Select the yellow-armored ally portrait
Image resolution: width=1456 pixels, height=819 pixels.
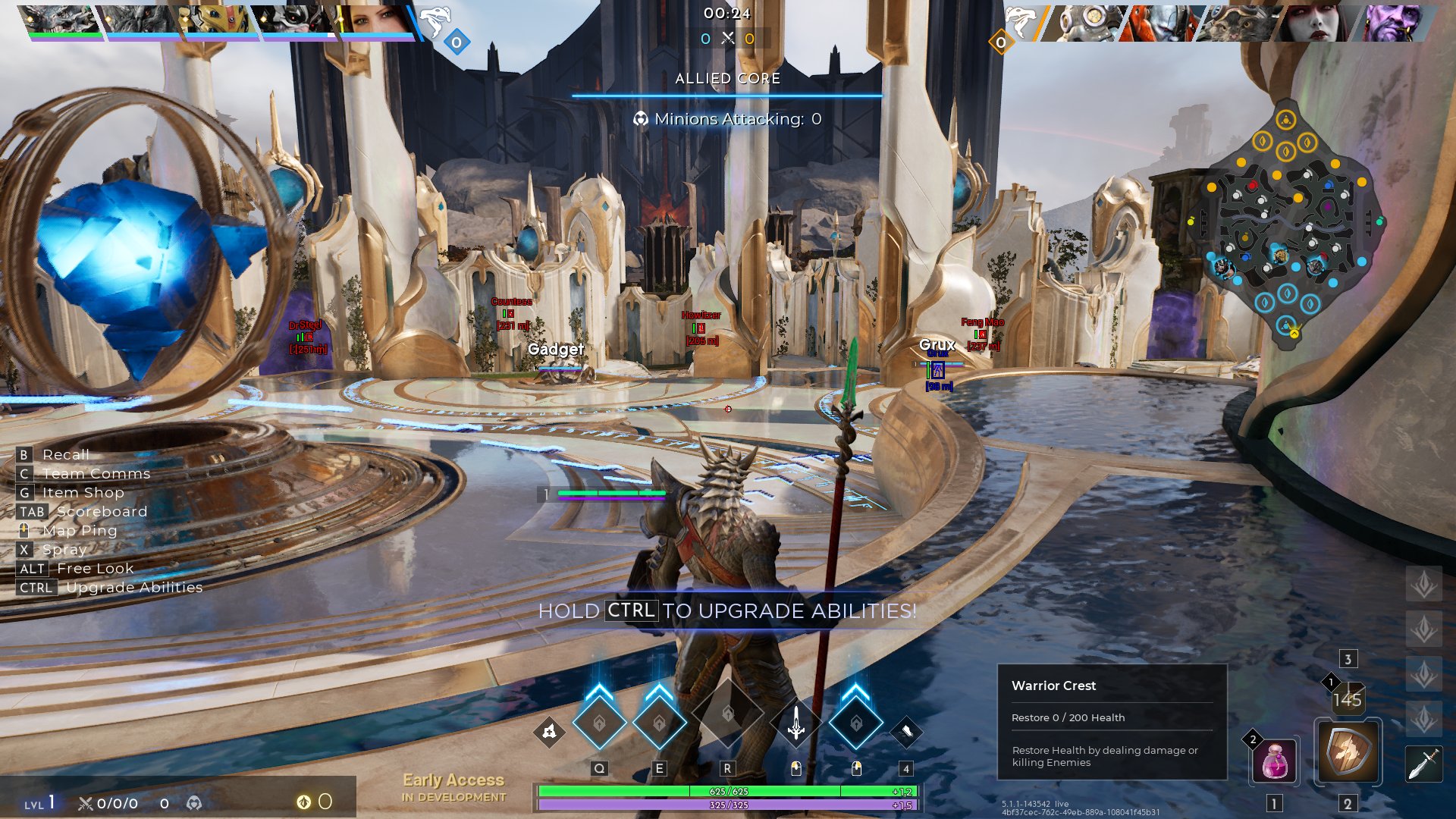pyautogui.click(x=216, y=21)
